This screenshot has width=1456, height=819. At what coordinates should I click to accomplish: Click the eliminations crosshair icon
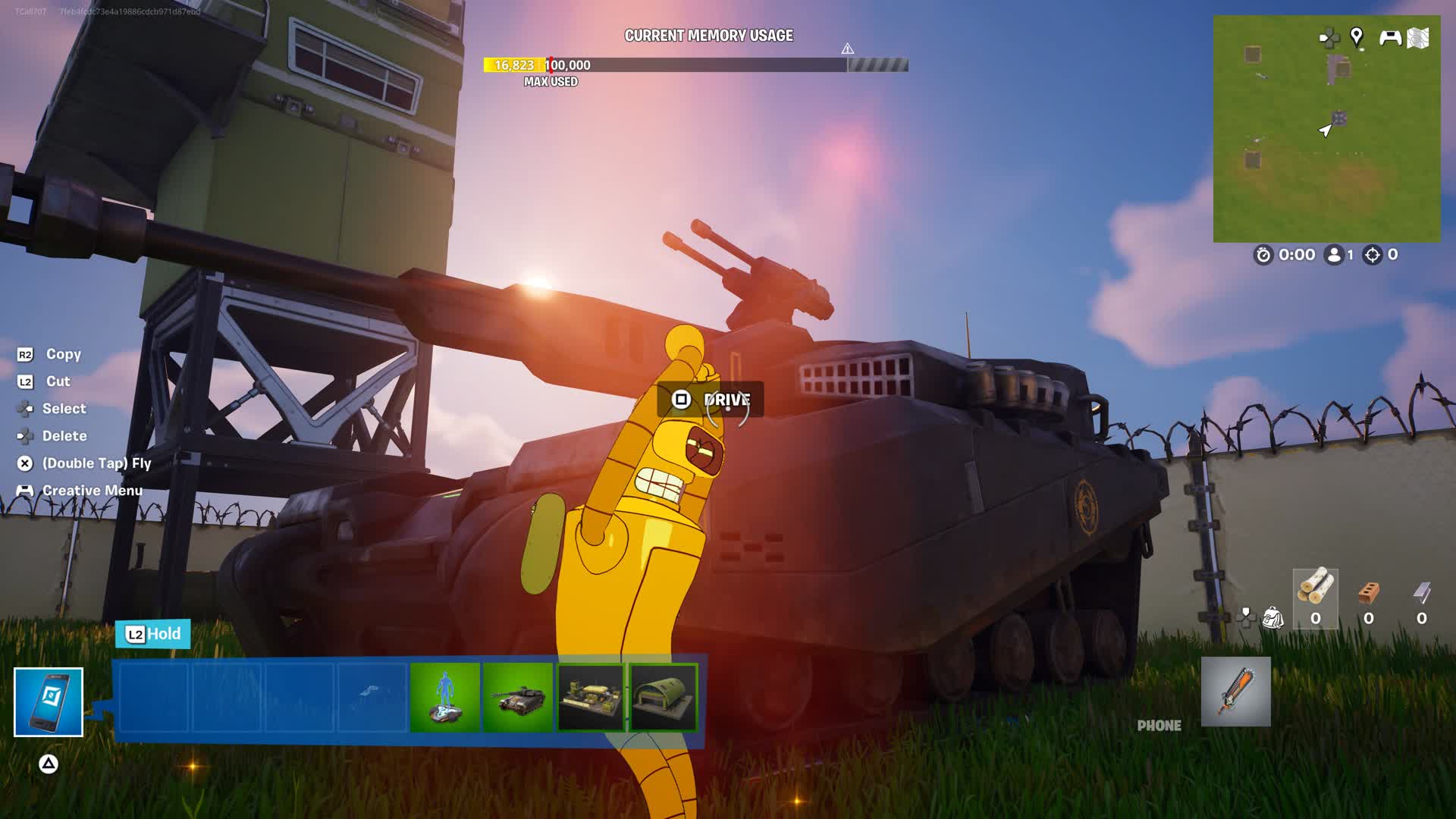[1374, 256]
